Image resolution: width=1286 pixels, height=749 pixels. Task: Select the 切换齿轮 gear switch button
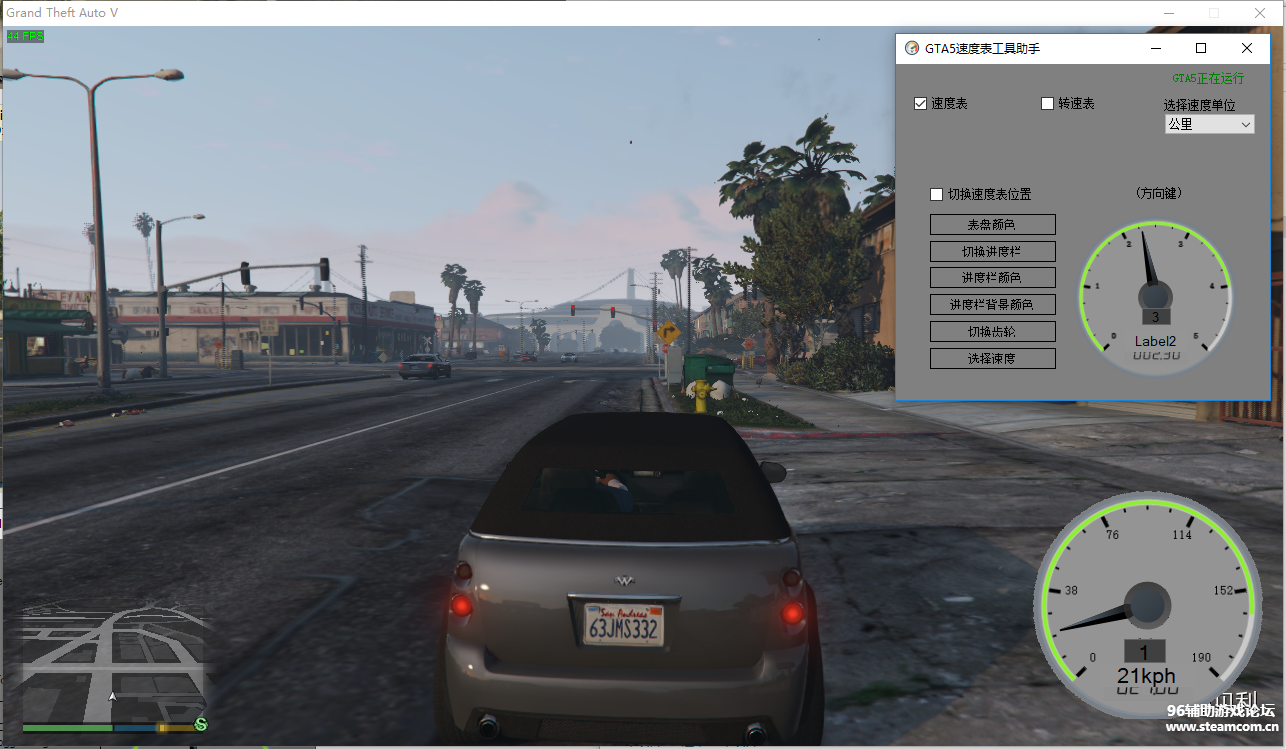point(992,332)
